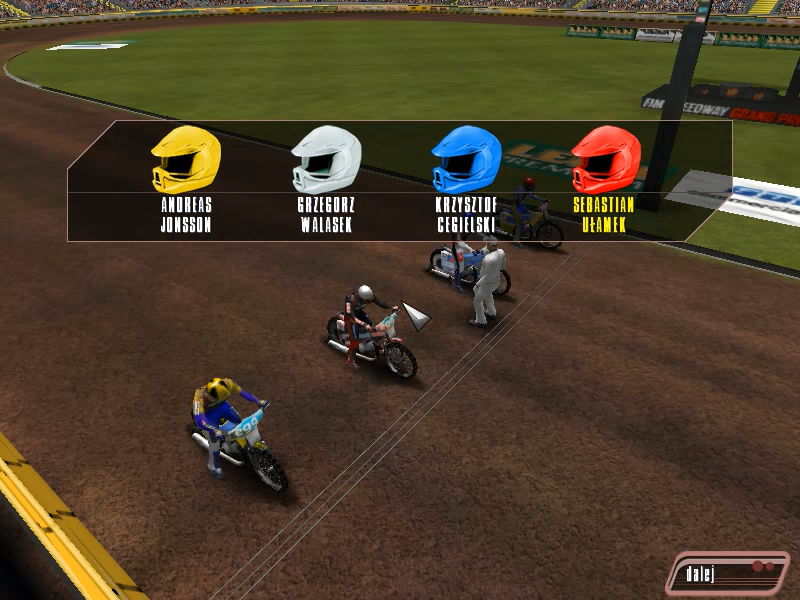Viewport: 800px width, 600px height.
Task: Pick Krzysztof Cegielski's blue helmet
Action: click(x=466, y=160)
